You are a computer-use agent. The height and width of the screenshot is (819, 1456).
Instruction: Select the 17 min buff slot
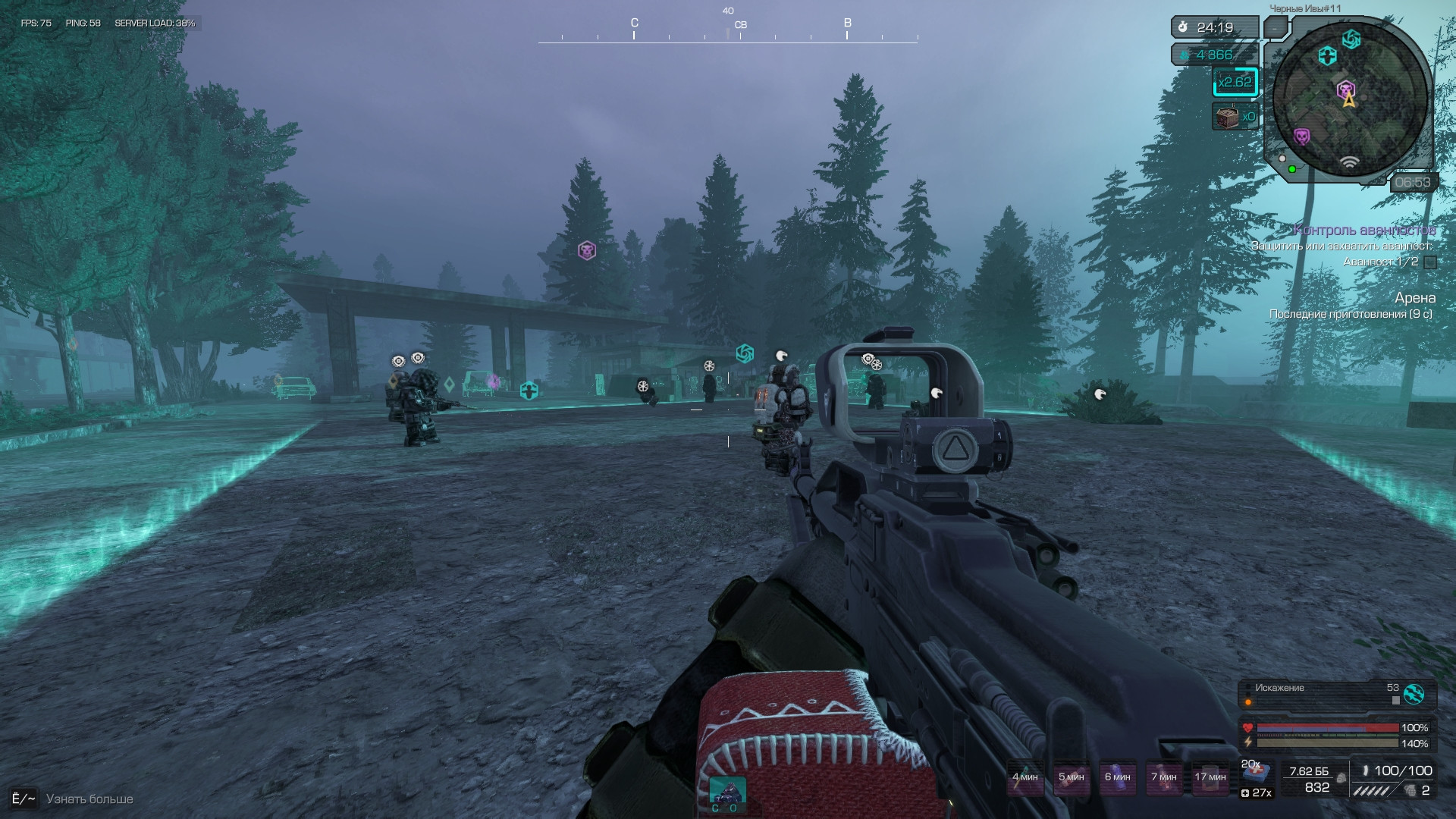[1210, 777]
